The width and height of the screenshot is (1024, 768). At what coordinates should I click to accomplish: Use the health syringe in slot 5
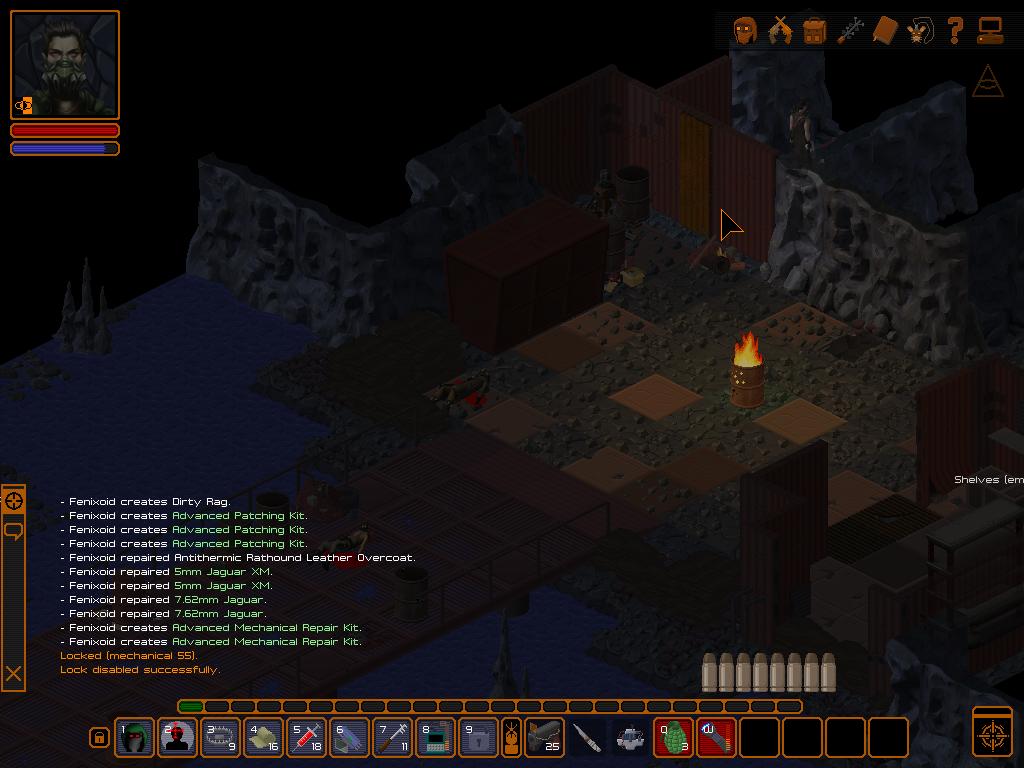click(x=306, y=738)
